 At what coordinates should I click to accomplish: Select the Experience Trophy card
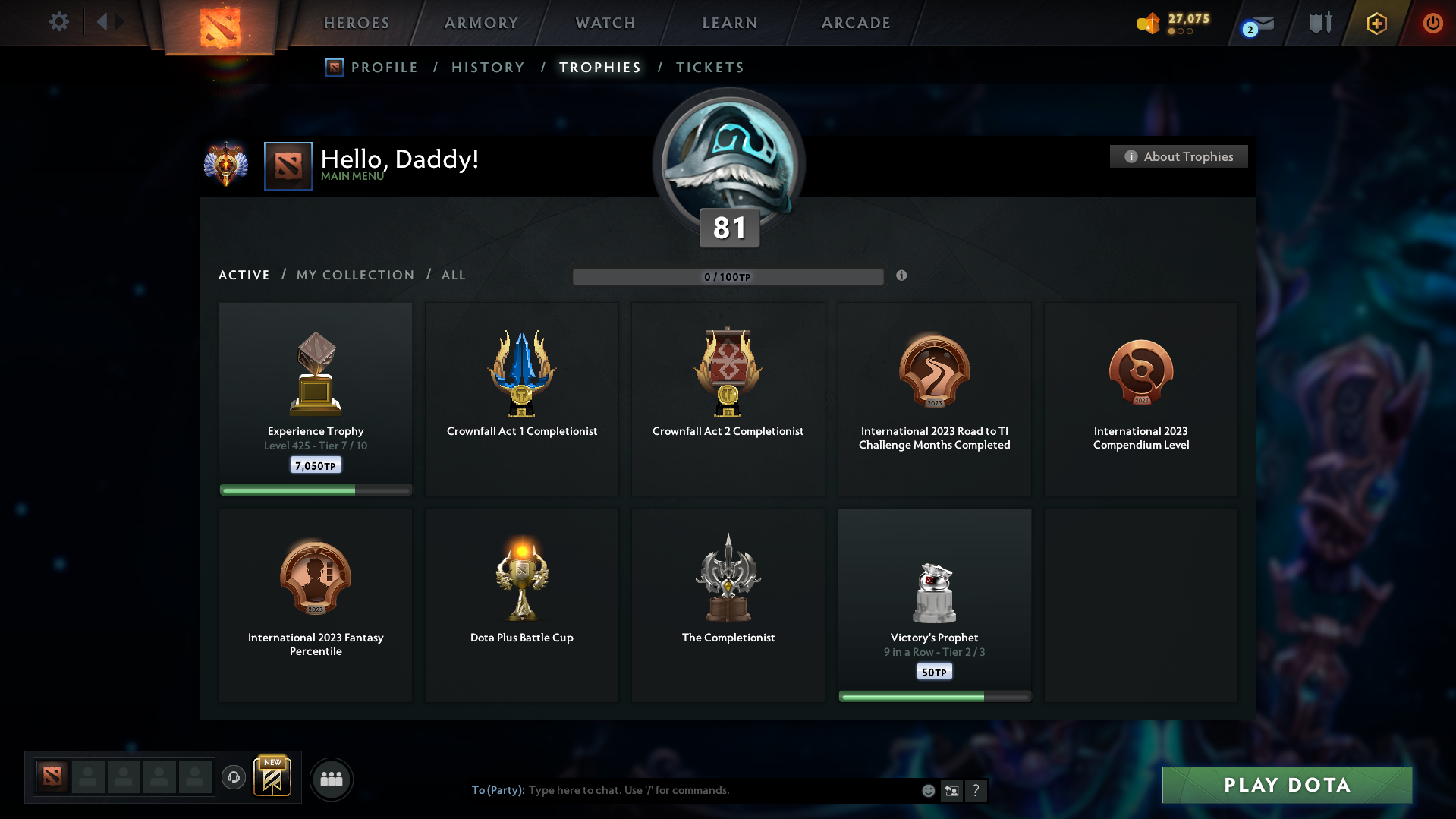[315, 398]
